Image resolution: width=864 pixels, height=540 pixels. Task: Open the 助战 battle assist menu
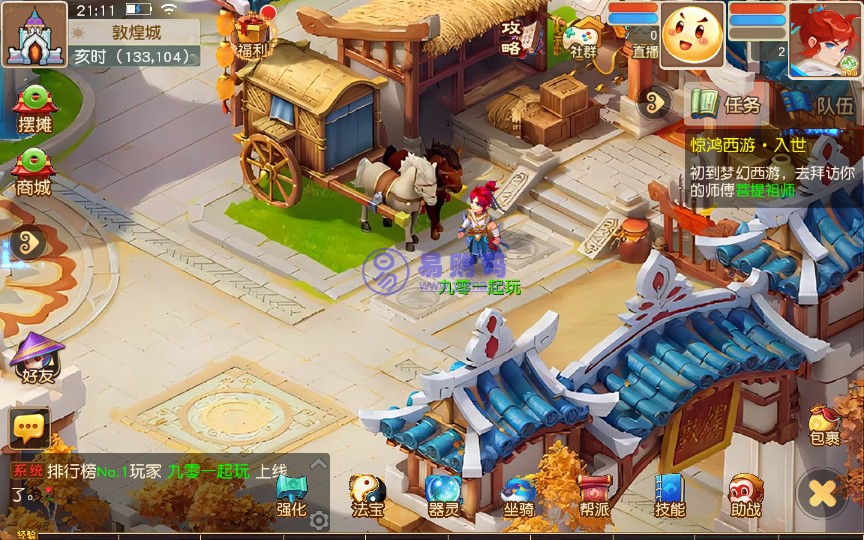745,495
